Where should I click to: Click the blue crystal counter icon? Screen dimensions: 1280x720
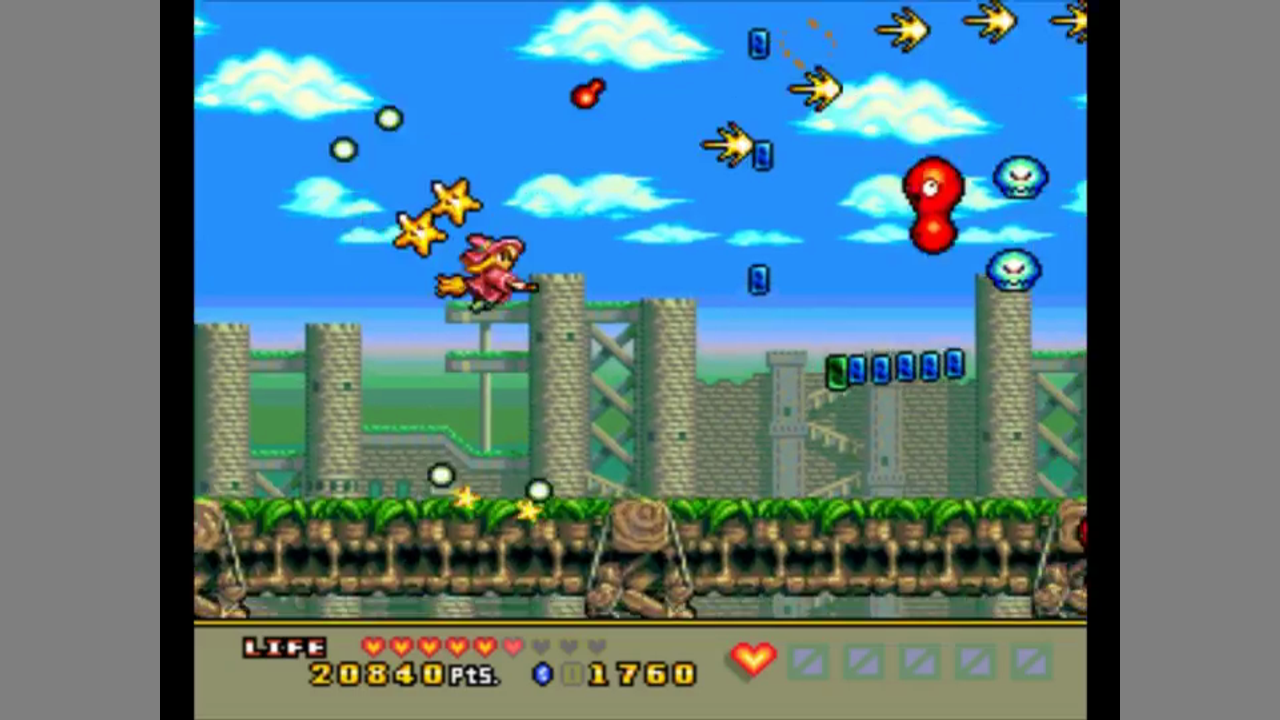click(543, 674)
